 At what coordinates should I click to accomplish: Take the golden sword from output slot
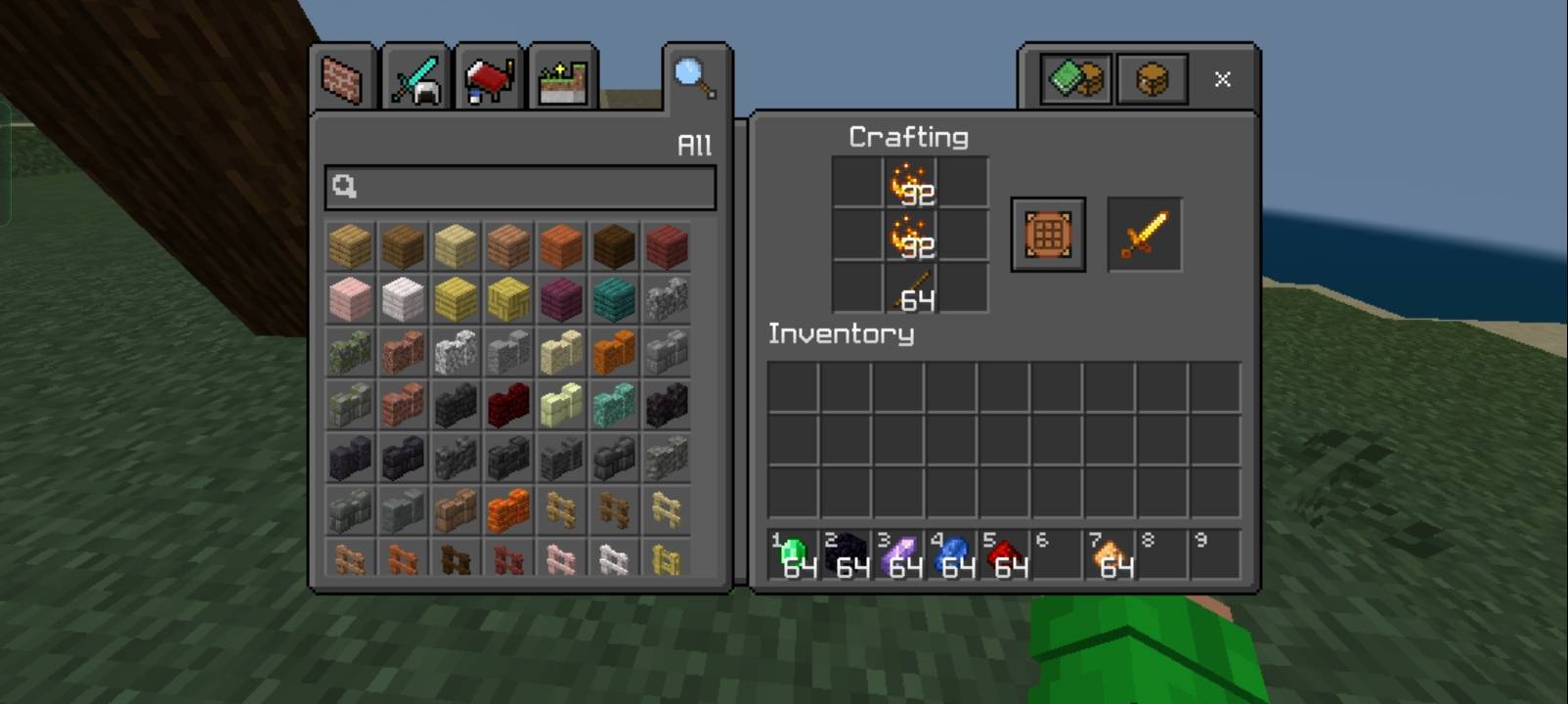tap(1143, 235)
